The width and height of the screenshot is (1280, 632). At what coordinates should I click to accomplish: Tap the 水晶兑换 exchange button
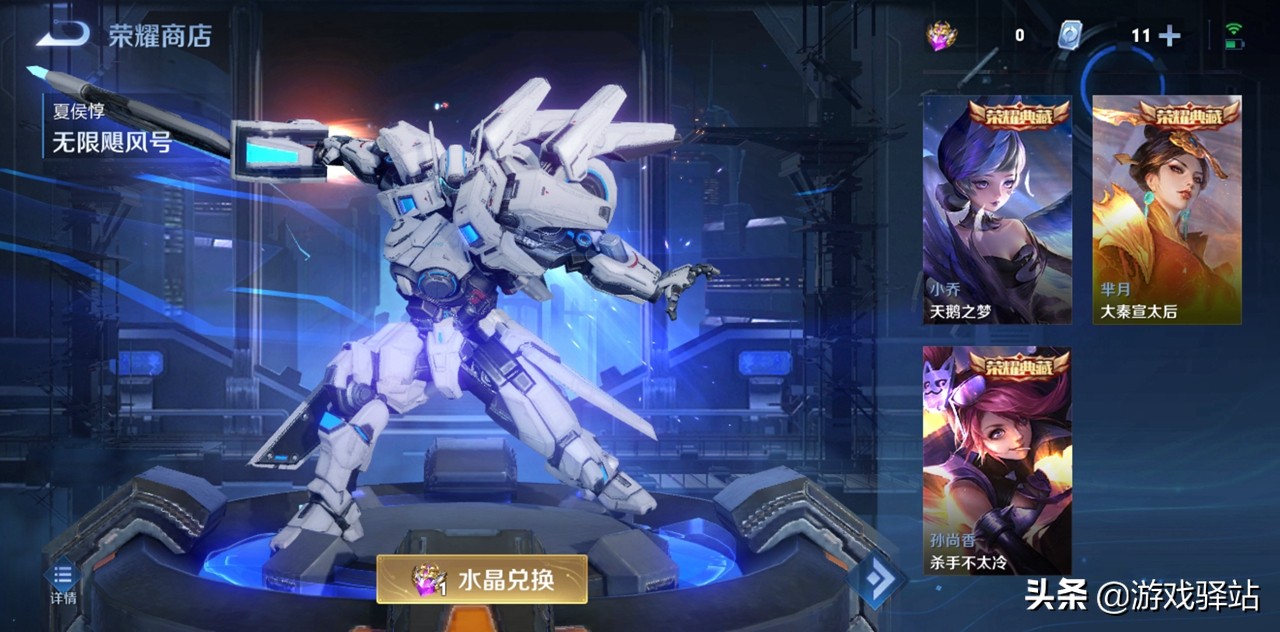tap(481, 579)
